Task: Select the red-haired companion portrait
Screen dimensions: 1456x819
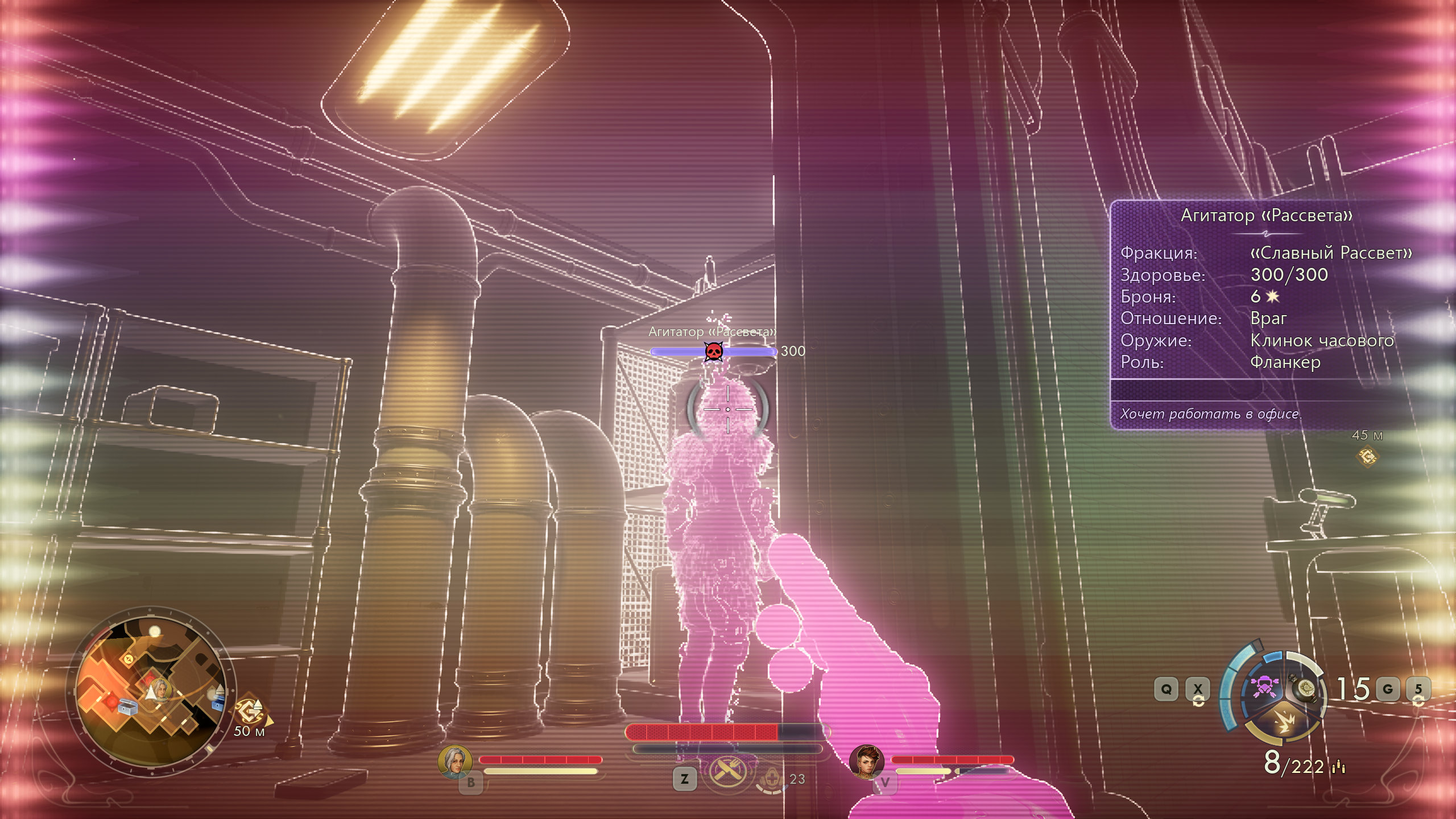Action: pos(866,762)
